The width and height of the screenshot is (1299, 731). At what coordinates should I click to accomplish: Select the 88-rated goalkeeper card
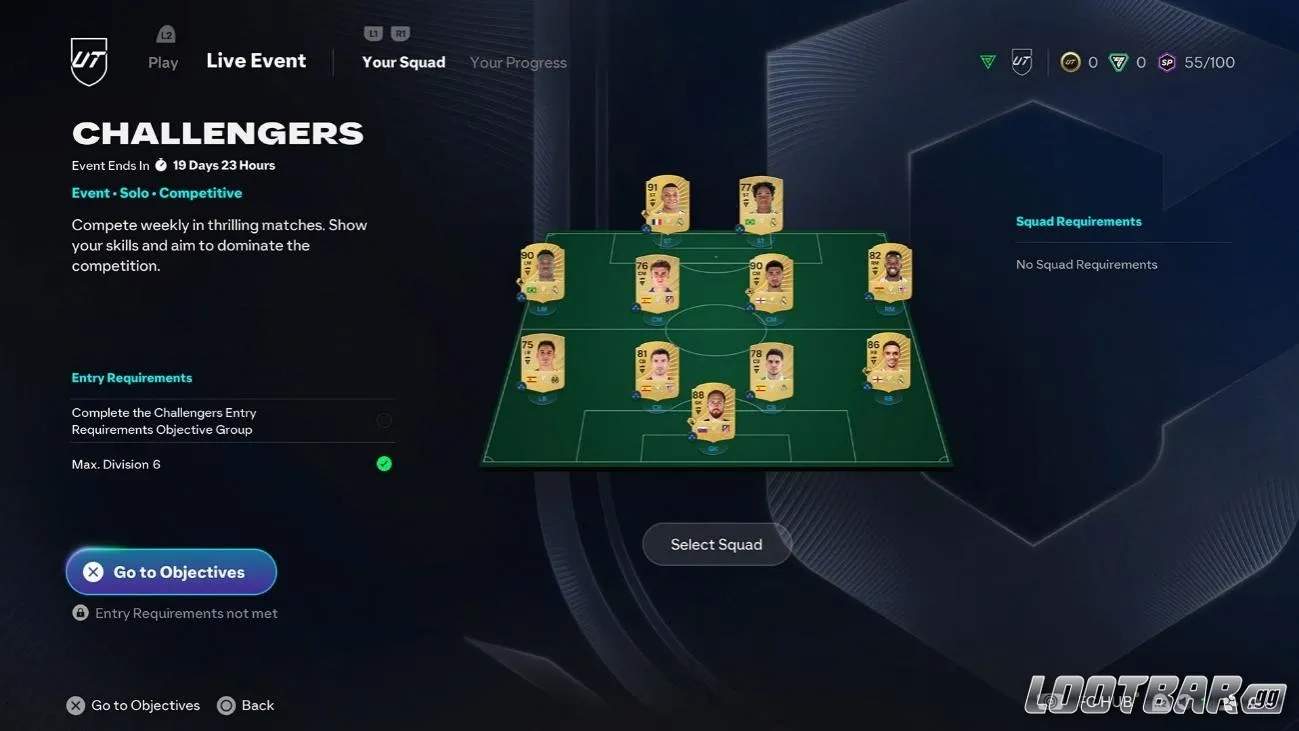tap(714, 412)
